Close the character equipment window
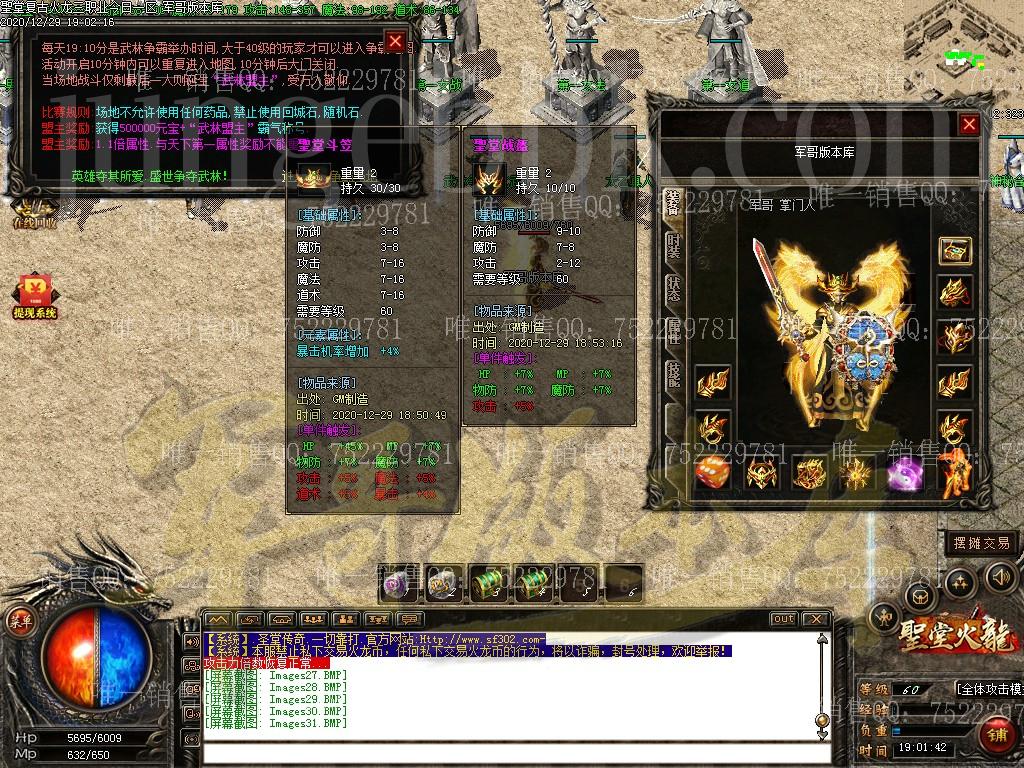 (x=968, y=124)
